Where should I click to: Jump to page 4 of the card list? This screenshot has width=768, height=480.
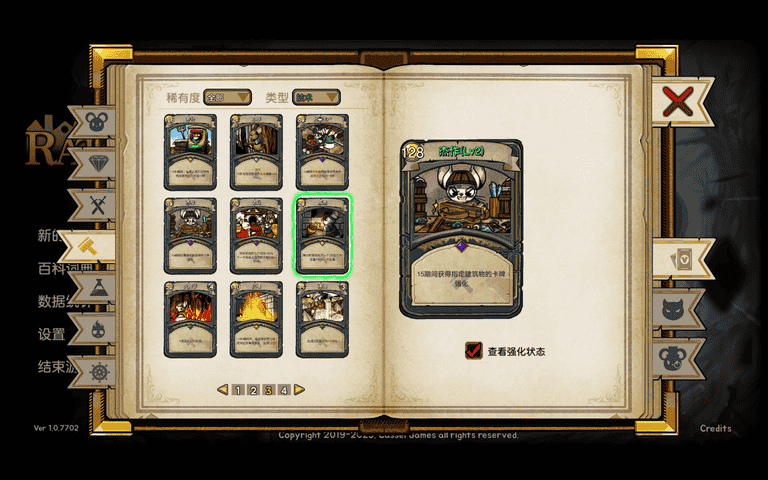pyautogui.click(x=284, y=390)
